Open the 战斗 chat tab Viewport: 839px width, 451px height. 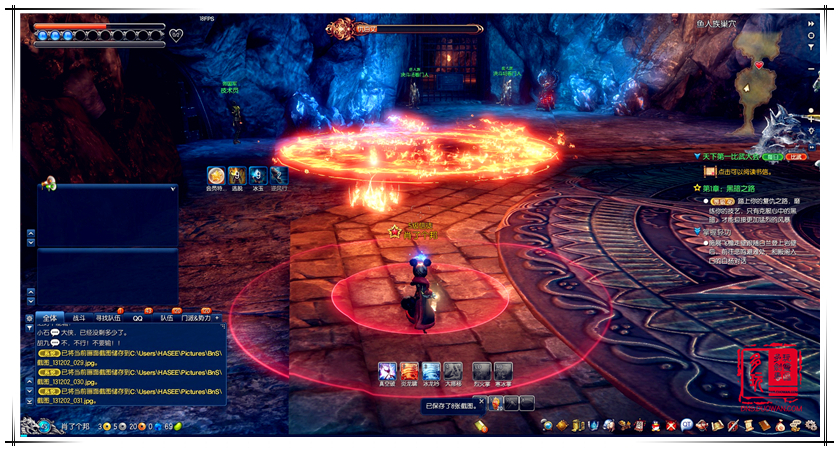pyautogui.click(x=79, y=318)
